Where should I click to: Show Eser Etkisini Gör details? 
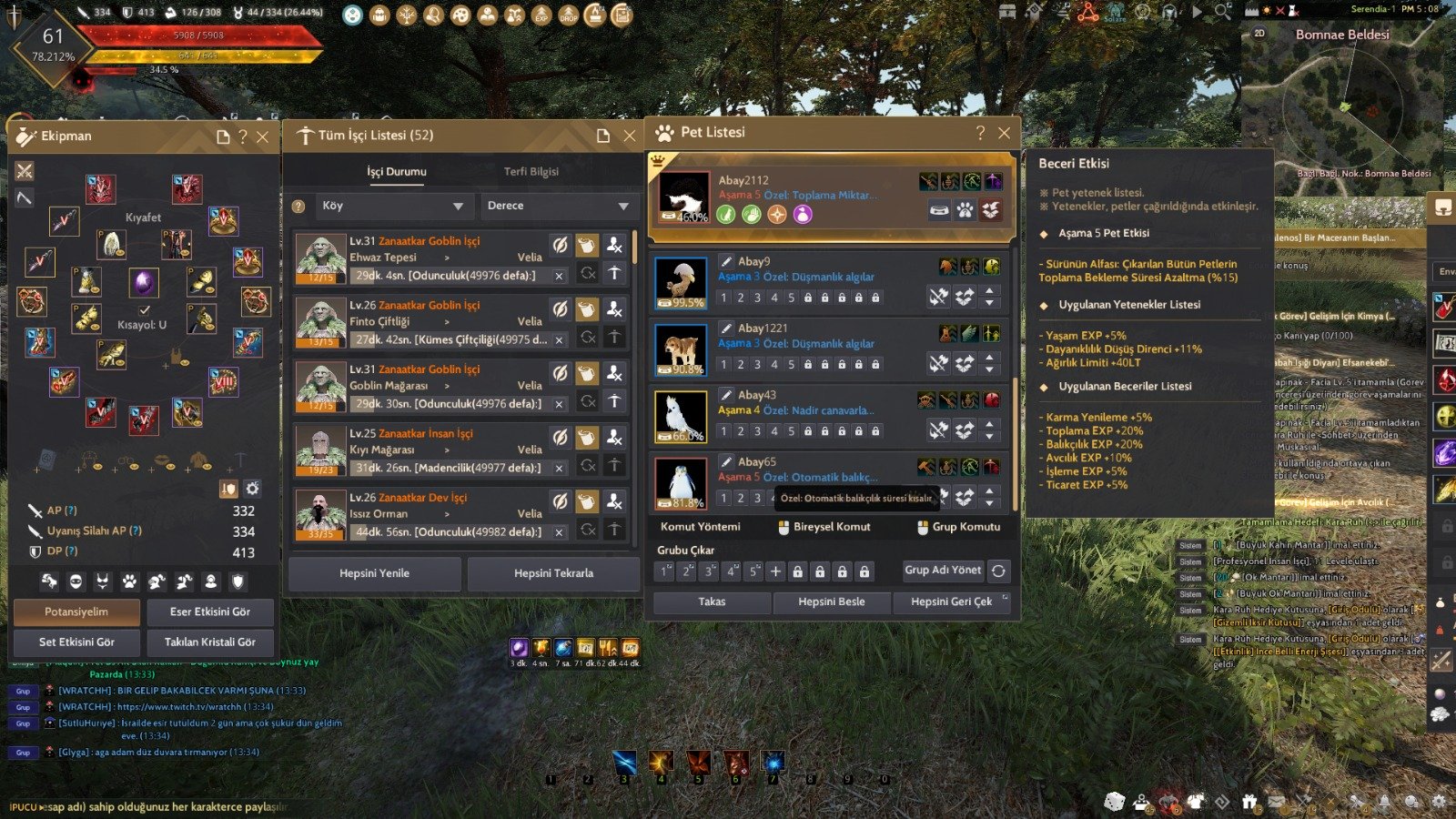[x=209, y=612]
